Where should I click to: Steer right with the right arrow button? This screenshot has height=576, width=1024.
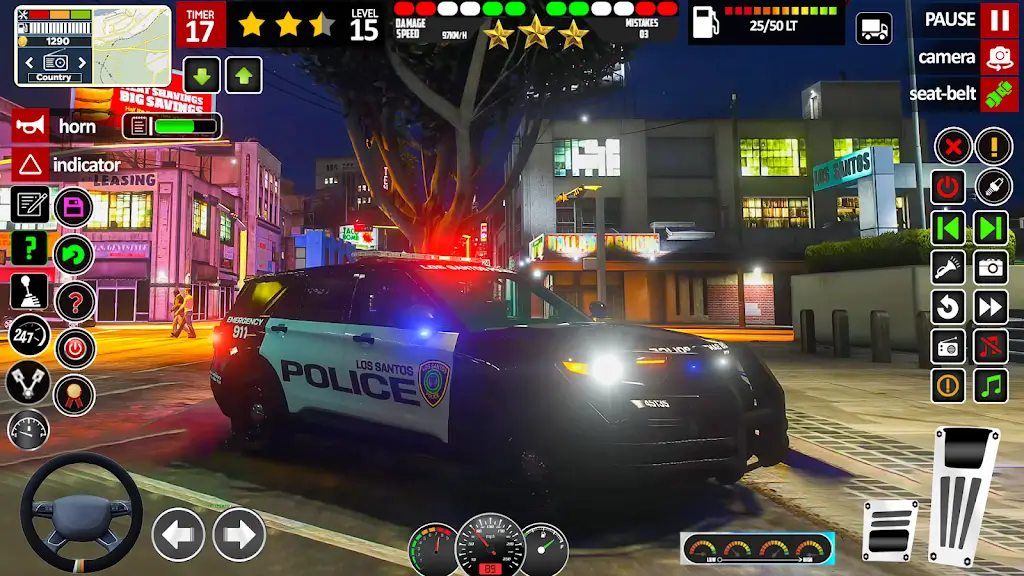click(x=239, y=534)
